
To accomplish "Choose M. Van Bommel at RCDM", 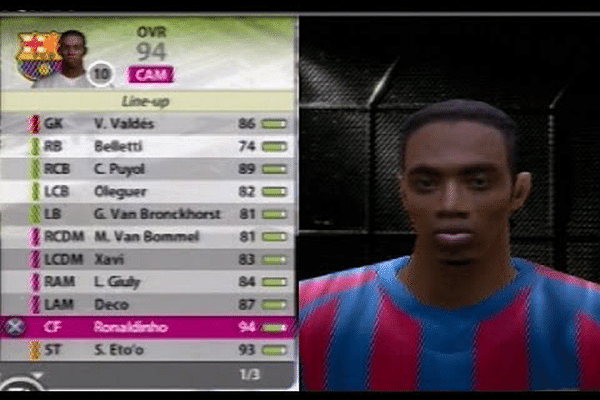I will [x=150, y=237].
